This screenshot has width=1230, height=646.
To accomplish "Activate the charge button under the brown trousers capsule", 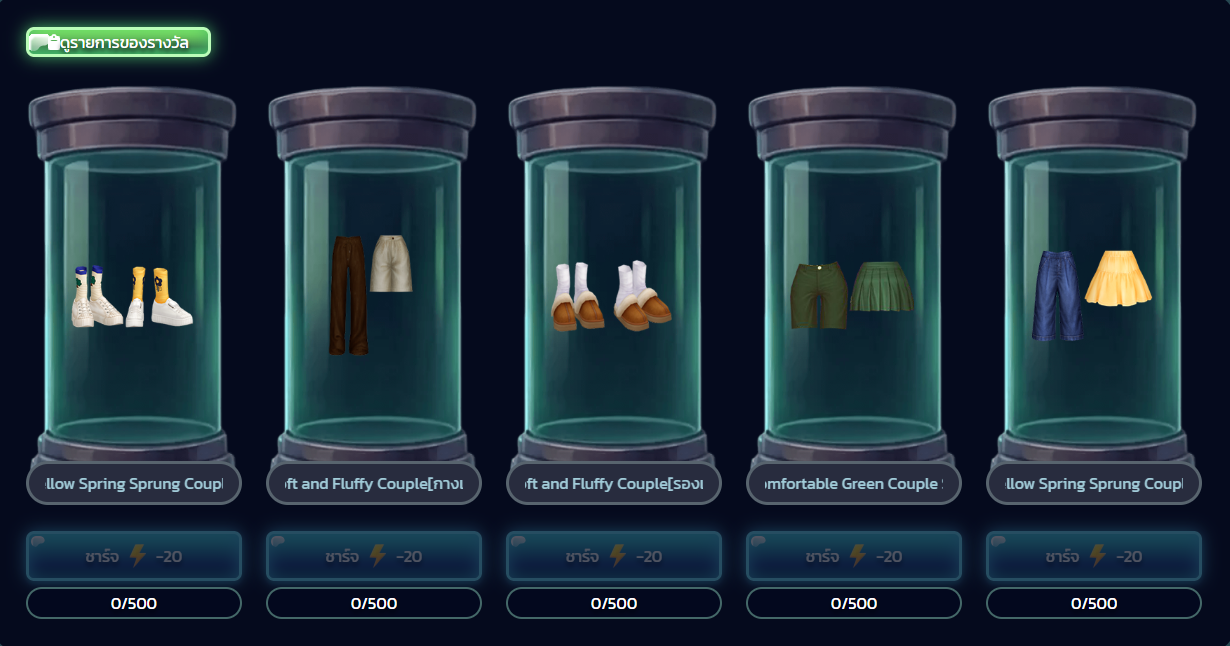I will click(374, 556).
